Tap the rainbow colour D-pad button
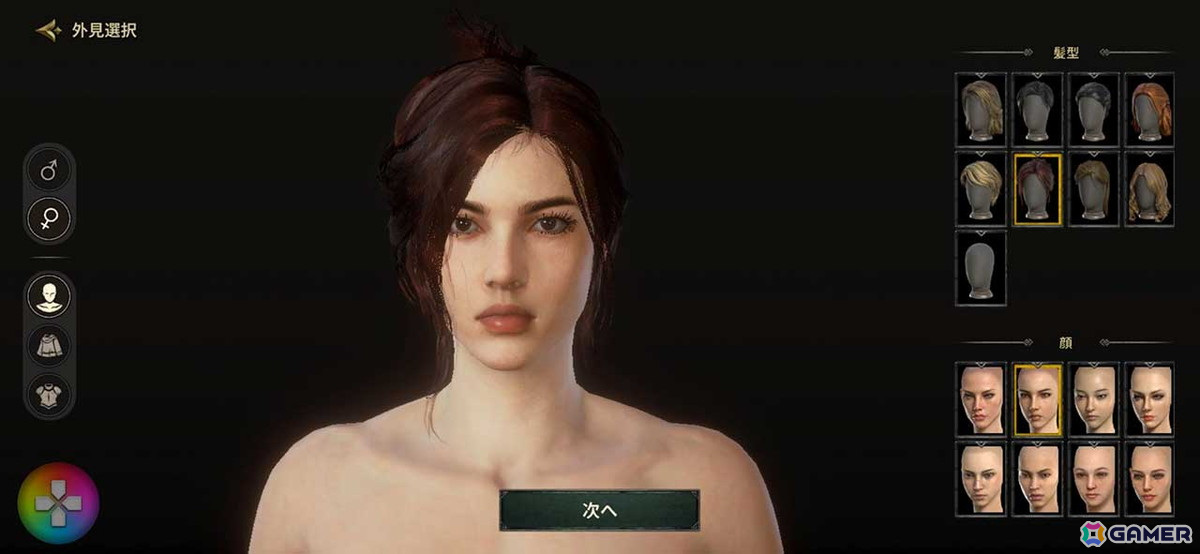The height and width of the screenshot is (554, 1200). pos(58,504)
